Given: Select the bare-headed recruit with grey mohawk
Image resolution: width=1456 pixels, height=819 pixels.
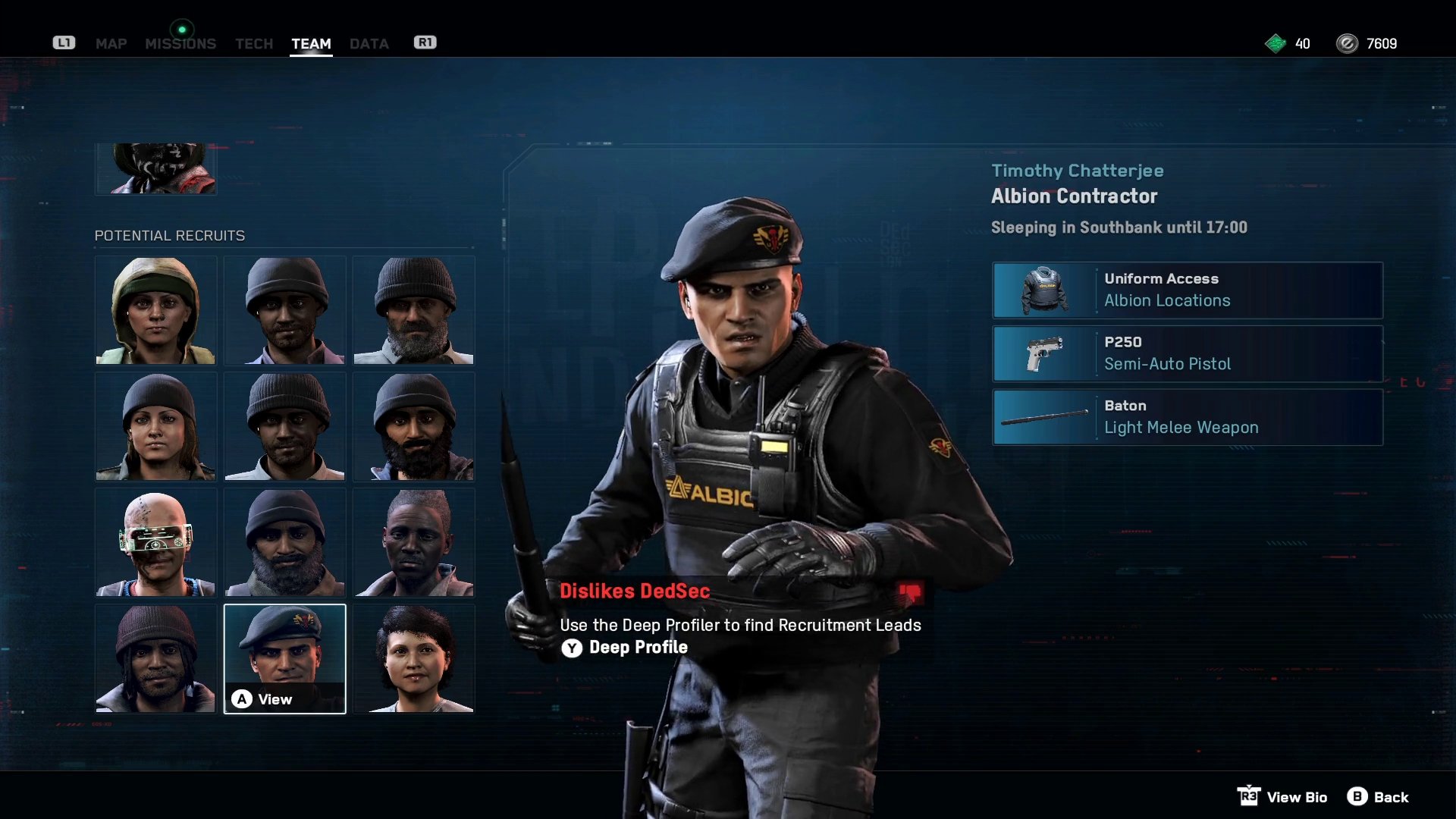Looking at the screenshot, I should coord(413,542).
